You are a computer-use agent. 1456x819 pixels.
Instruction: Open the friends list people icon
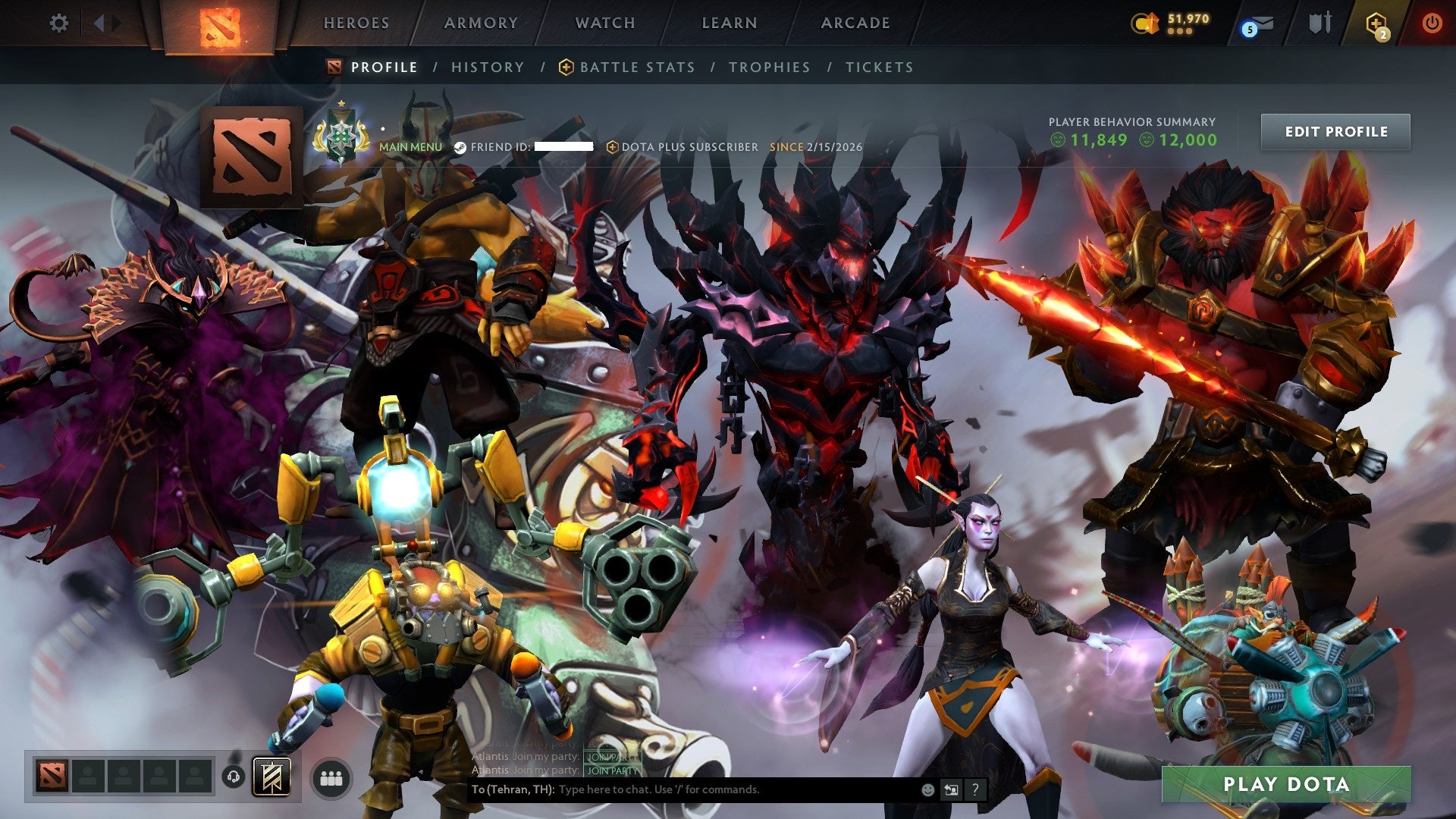pos(329,779)
